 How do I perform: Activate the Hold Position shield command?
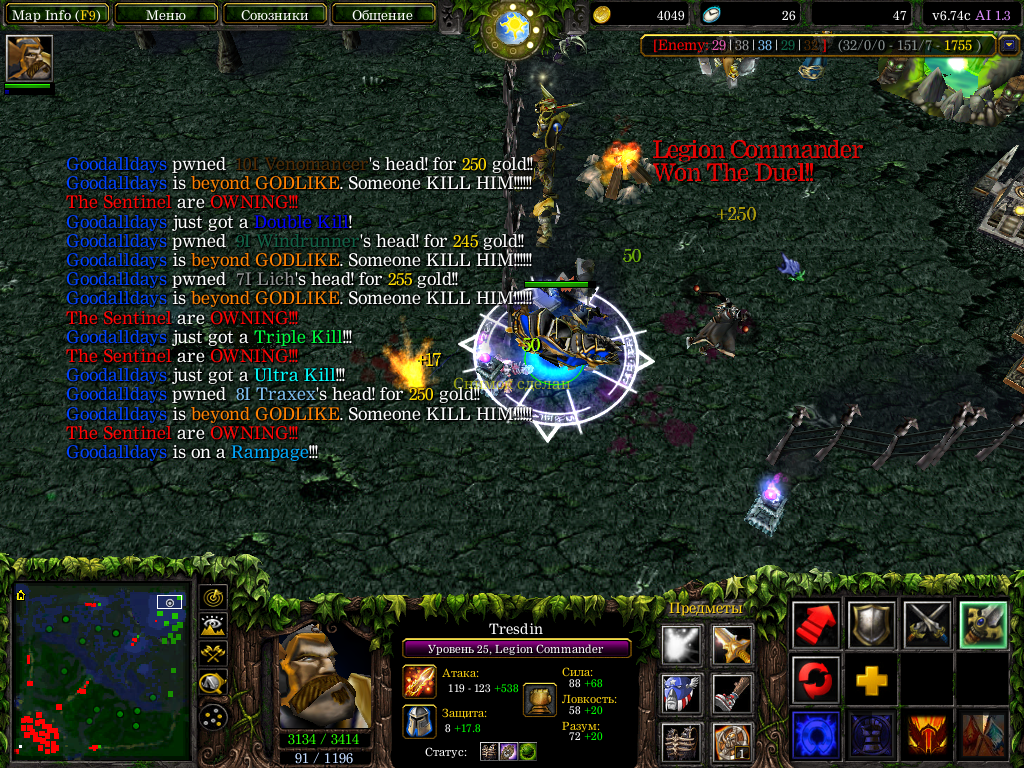click(871, 626)
